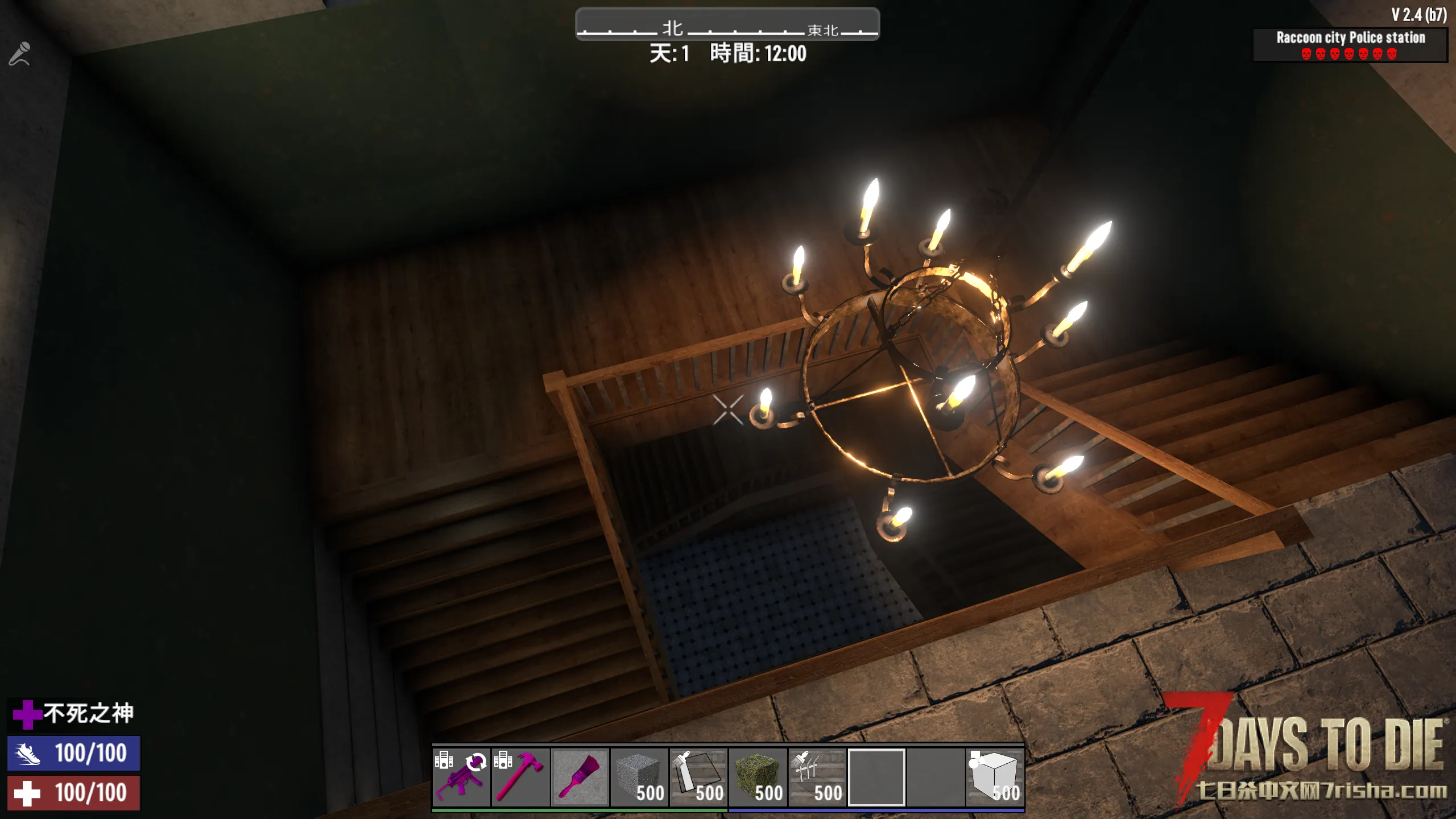Choose the pink paint brush slot
Viewport: 1456px width, 819px height.
[580, 777]
